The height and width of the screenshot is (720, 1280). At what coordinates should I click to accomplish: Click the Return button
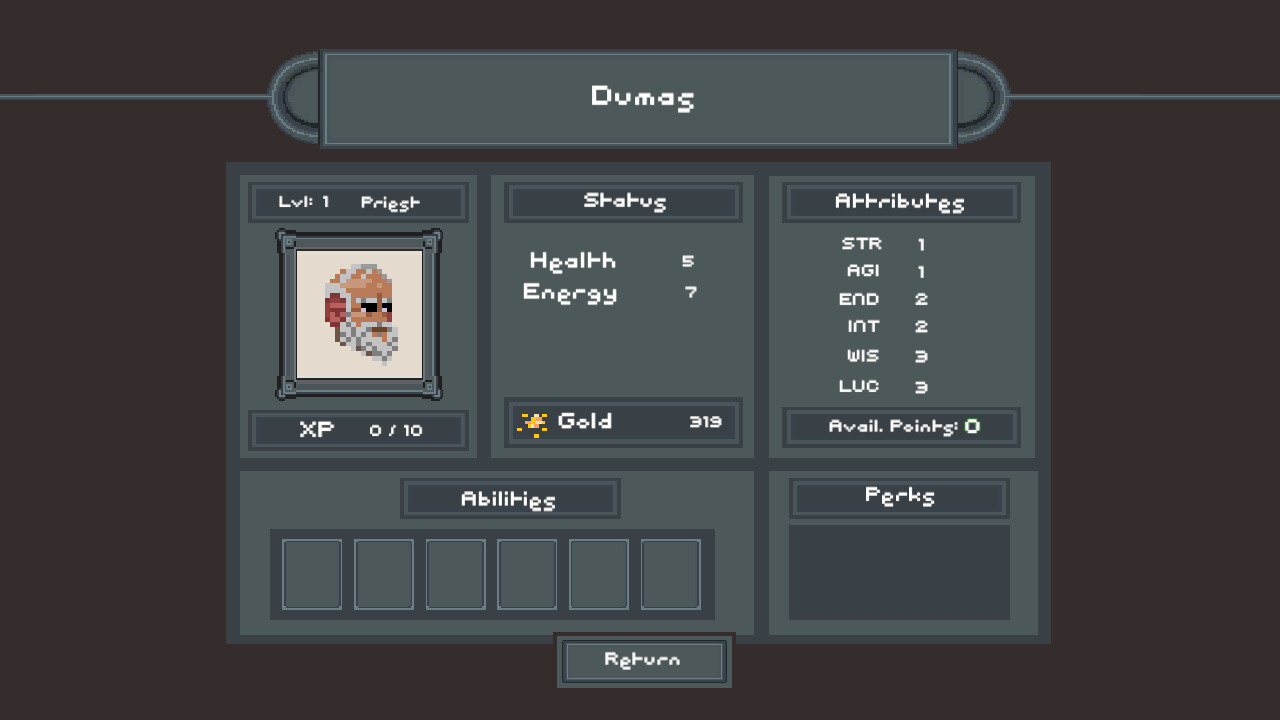point(643,660)
